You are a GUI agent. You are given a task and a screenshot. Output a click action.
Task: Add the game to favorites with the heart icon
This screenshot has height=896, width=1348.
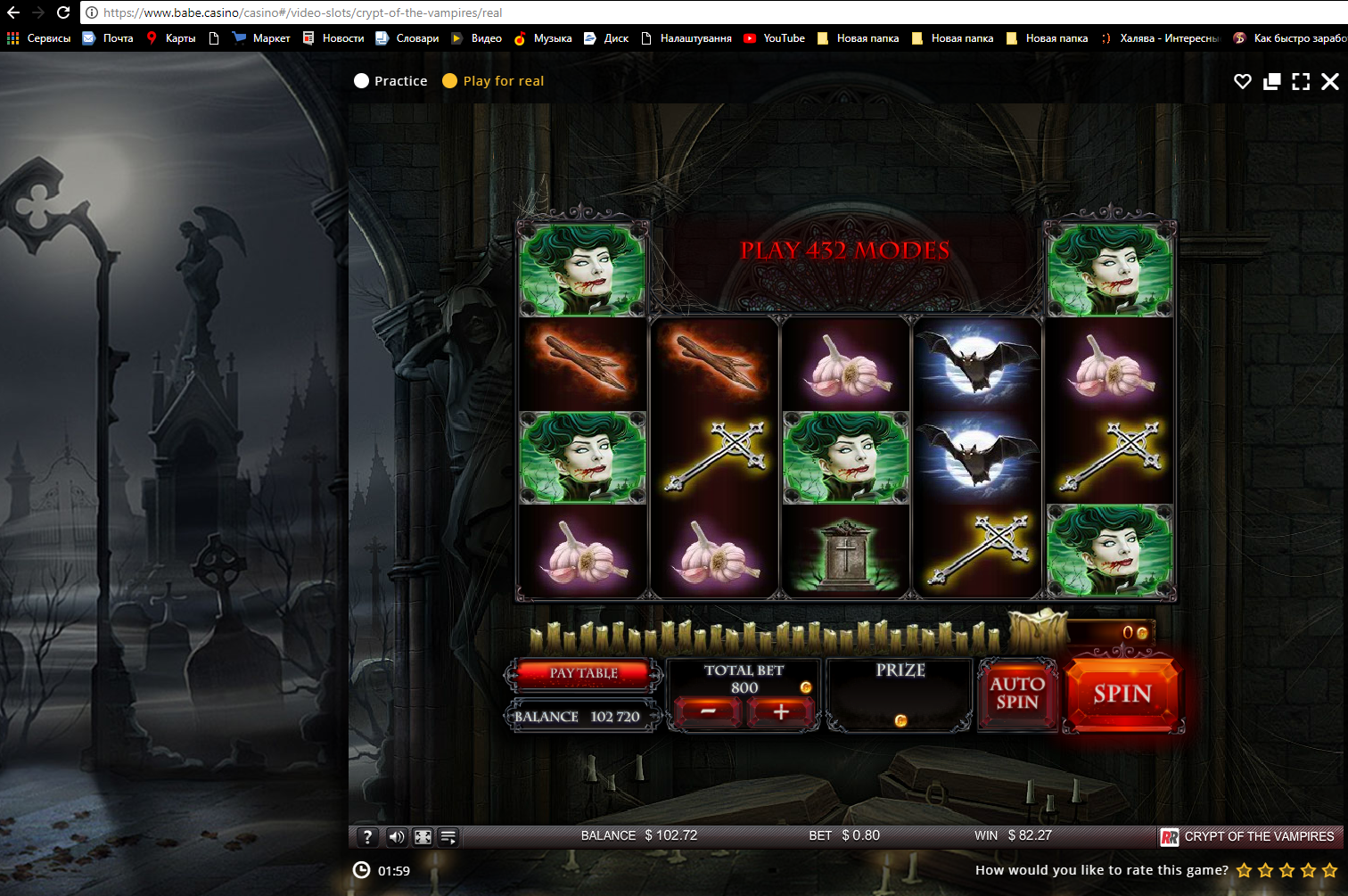coord(1242,80)
